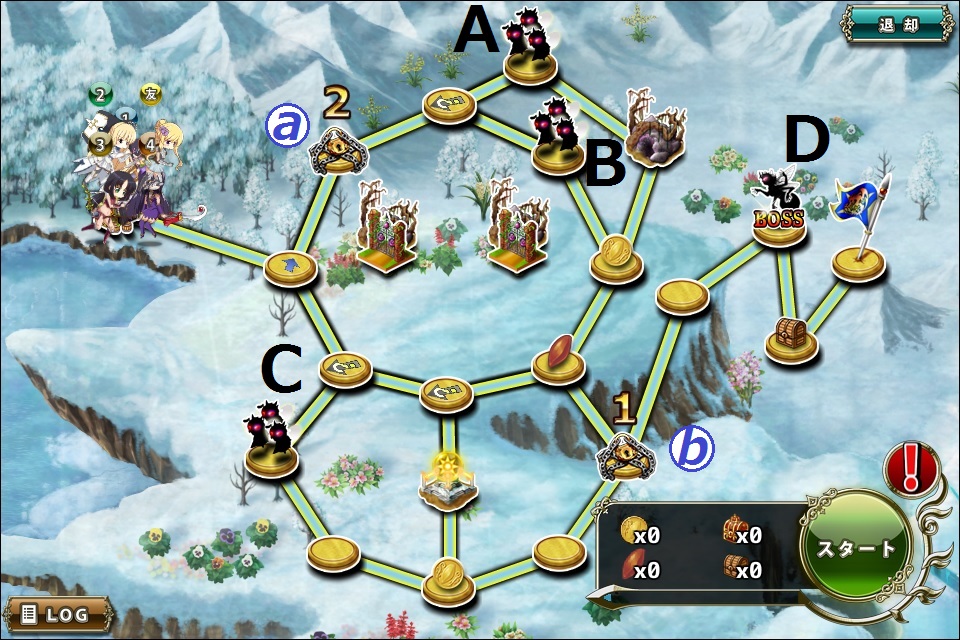Open the LOG panel

click(x=52, y=613)
